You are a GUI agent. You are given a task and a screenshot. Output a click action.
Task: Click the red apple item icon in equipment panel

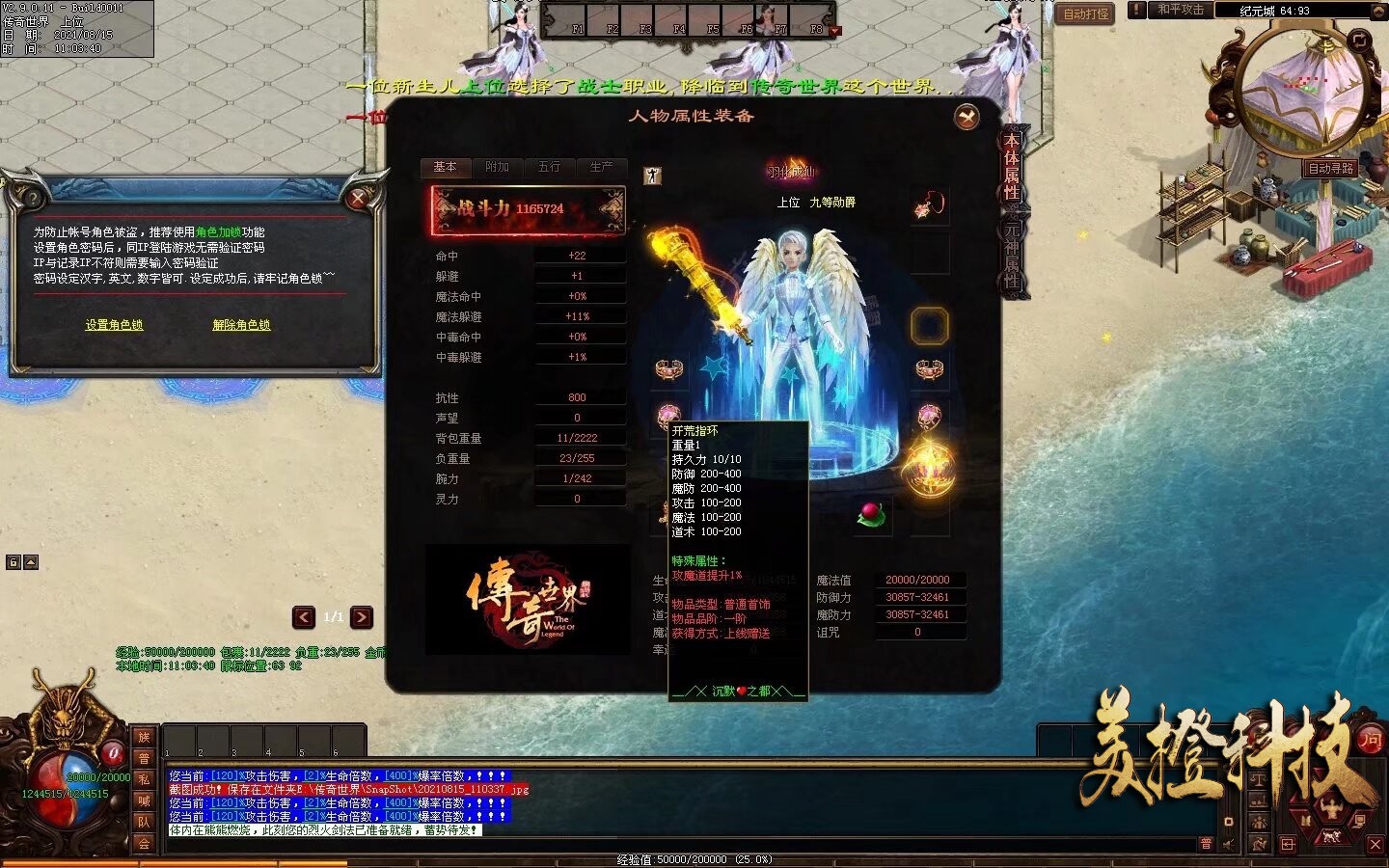(x=873, y=516)
